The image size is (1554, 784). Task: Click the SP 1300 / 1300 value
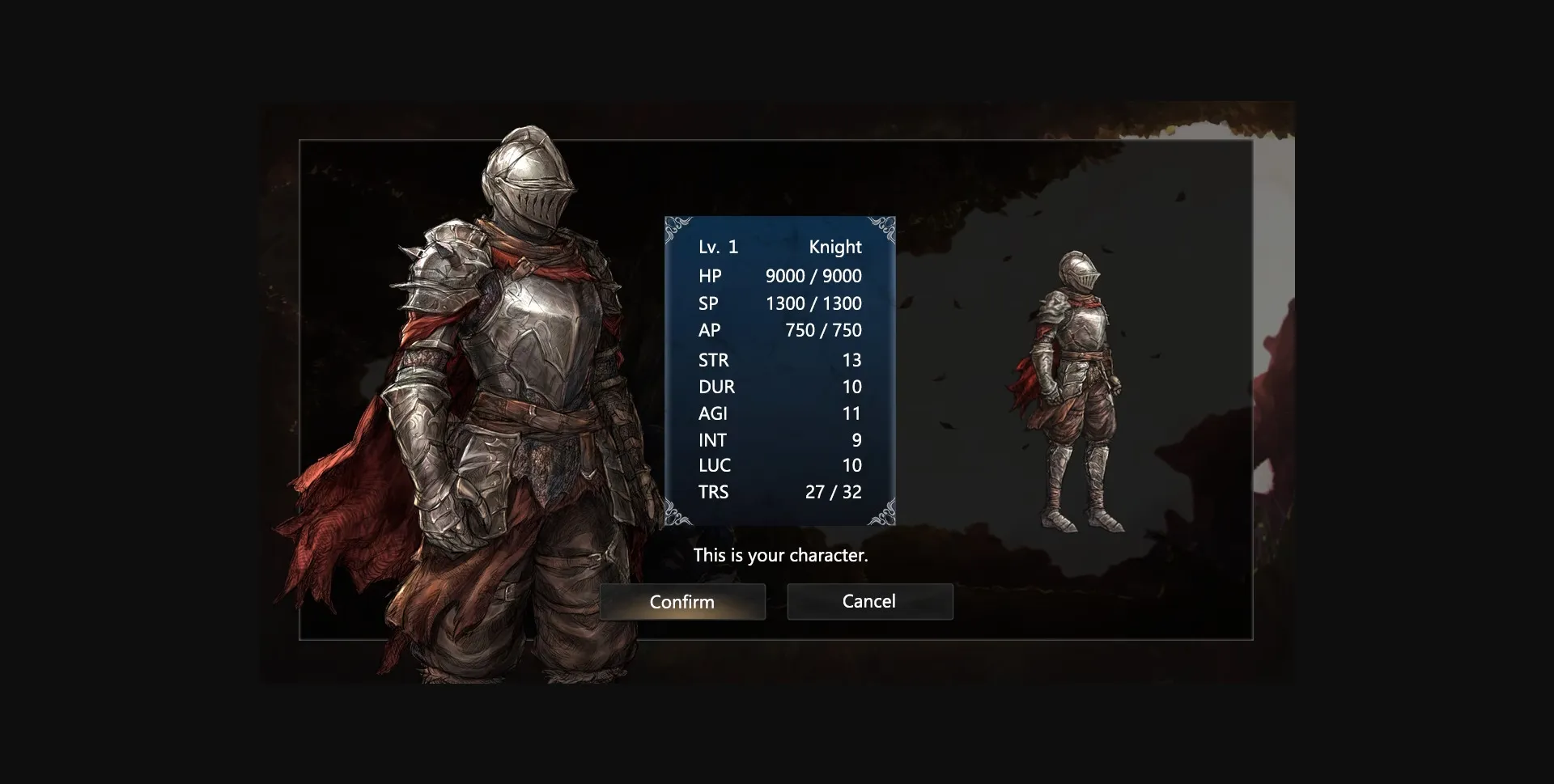point(813,303)
